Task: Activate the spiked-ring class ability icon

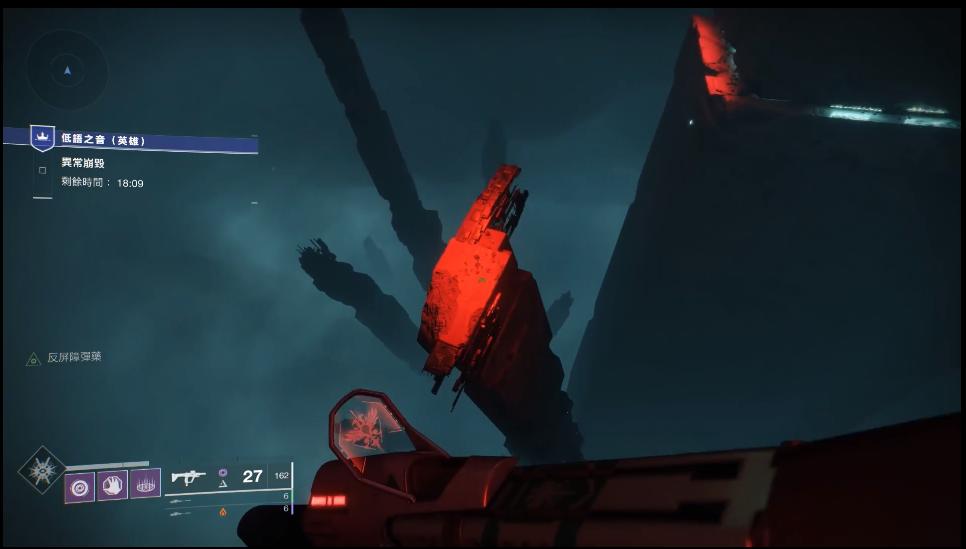Action: 145,485
